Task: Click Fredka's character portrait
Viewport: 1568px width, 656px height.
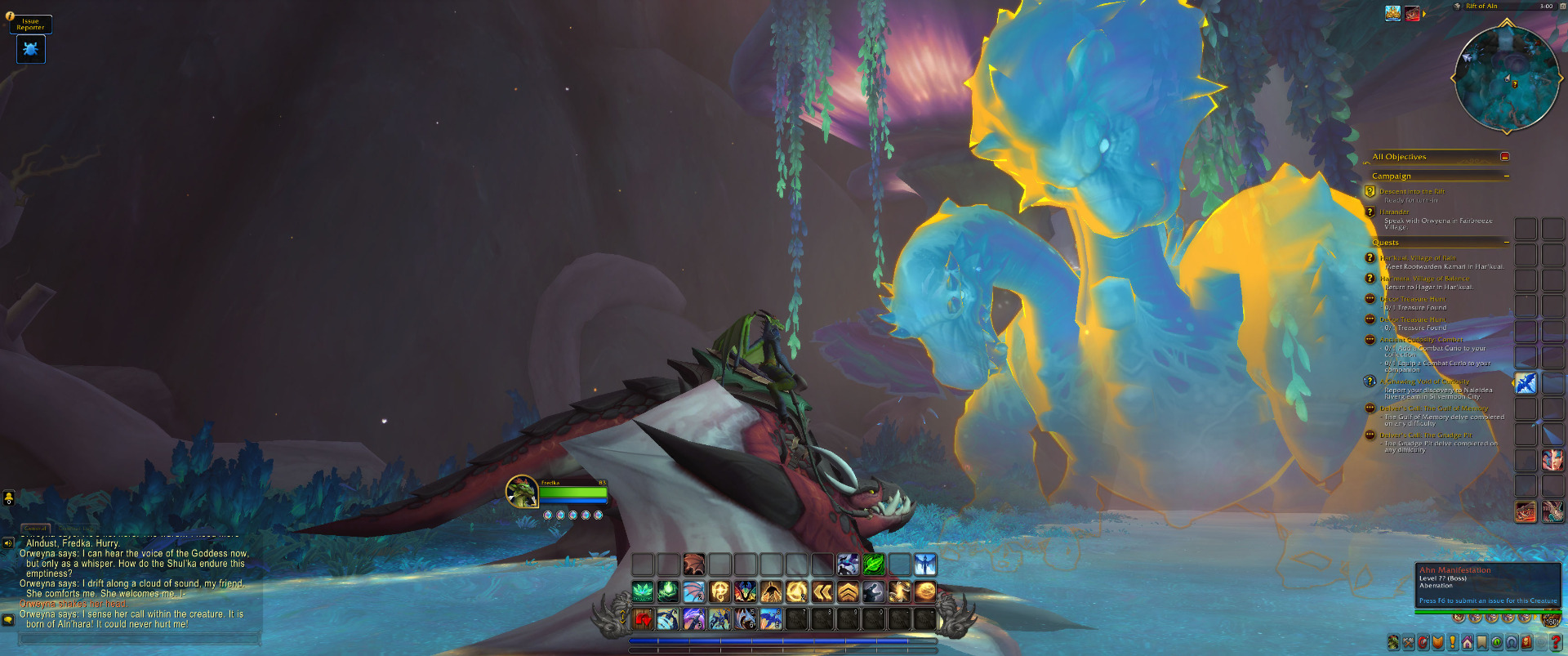Action: pyautogui.click(x=521, y=492)
